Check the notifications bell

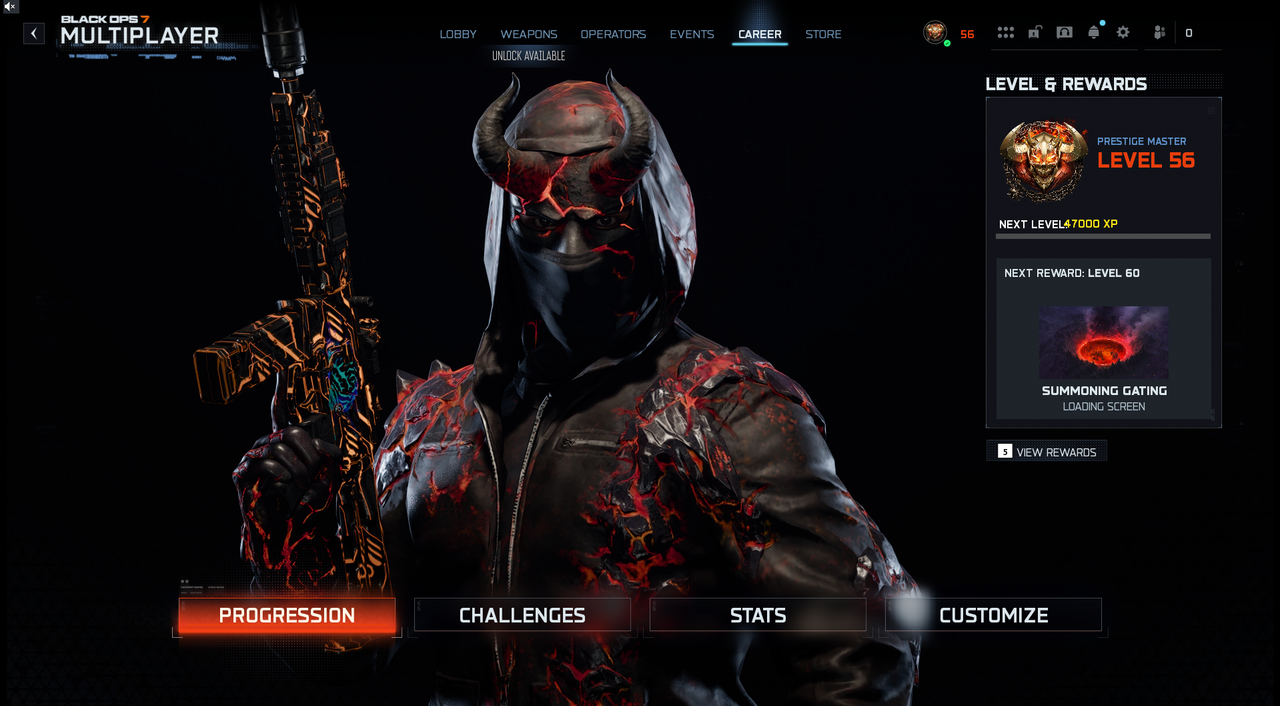(1094, 33)
